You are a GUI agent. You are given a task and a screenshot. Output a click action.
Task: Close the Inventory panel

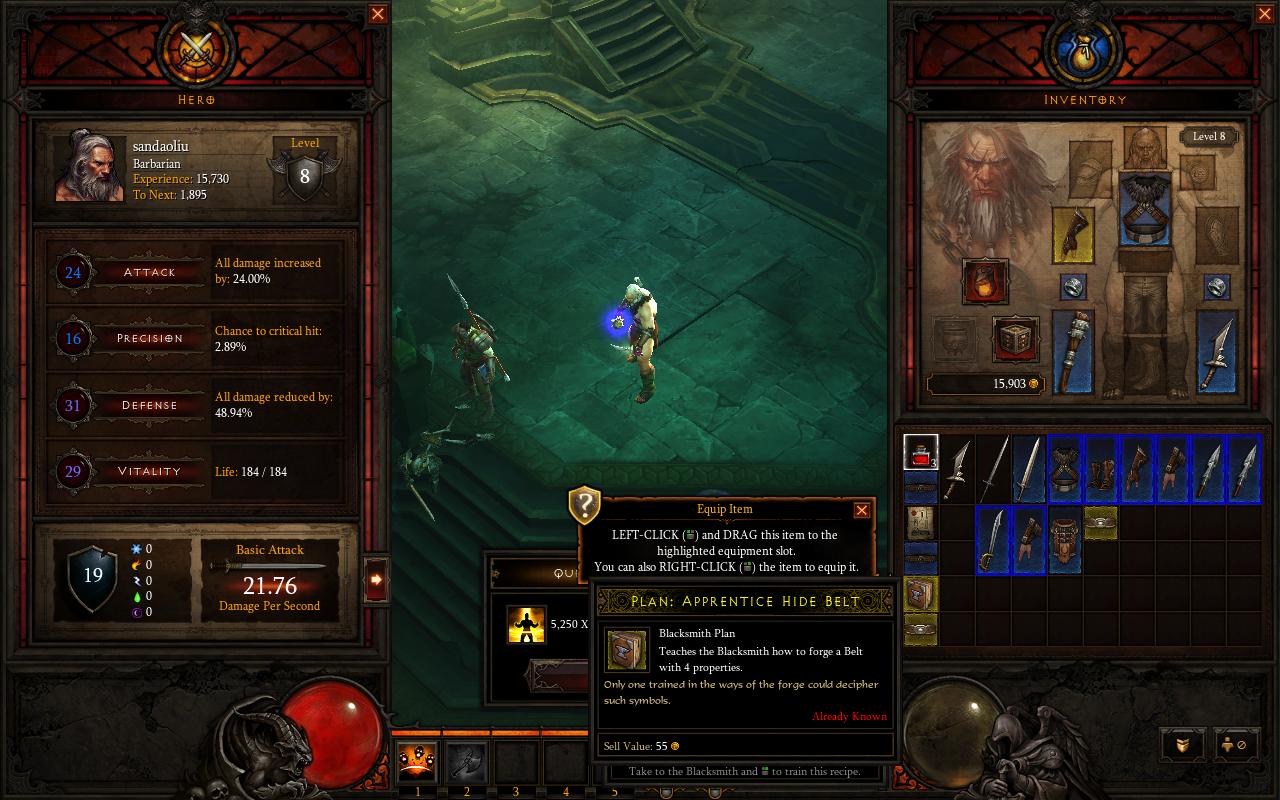click(1265, 14)
